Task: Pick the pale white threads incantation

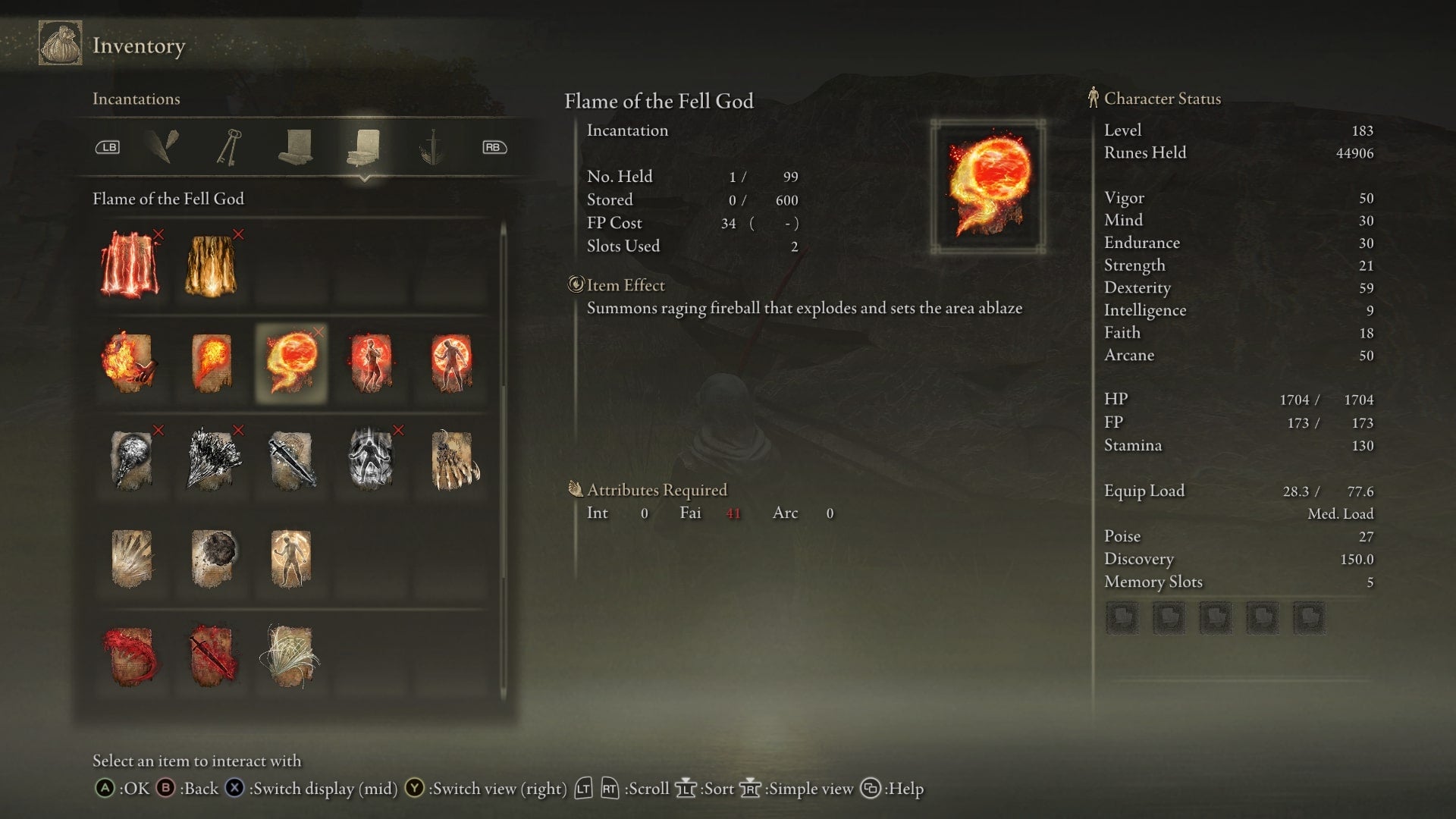Action: point(291,656)
